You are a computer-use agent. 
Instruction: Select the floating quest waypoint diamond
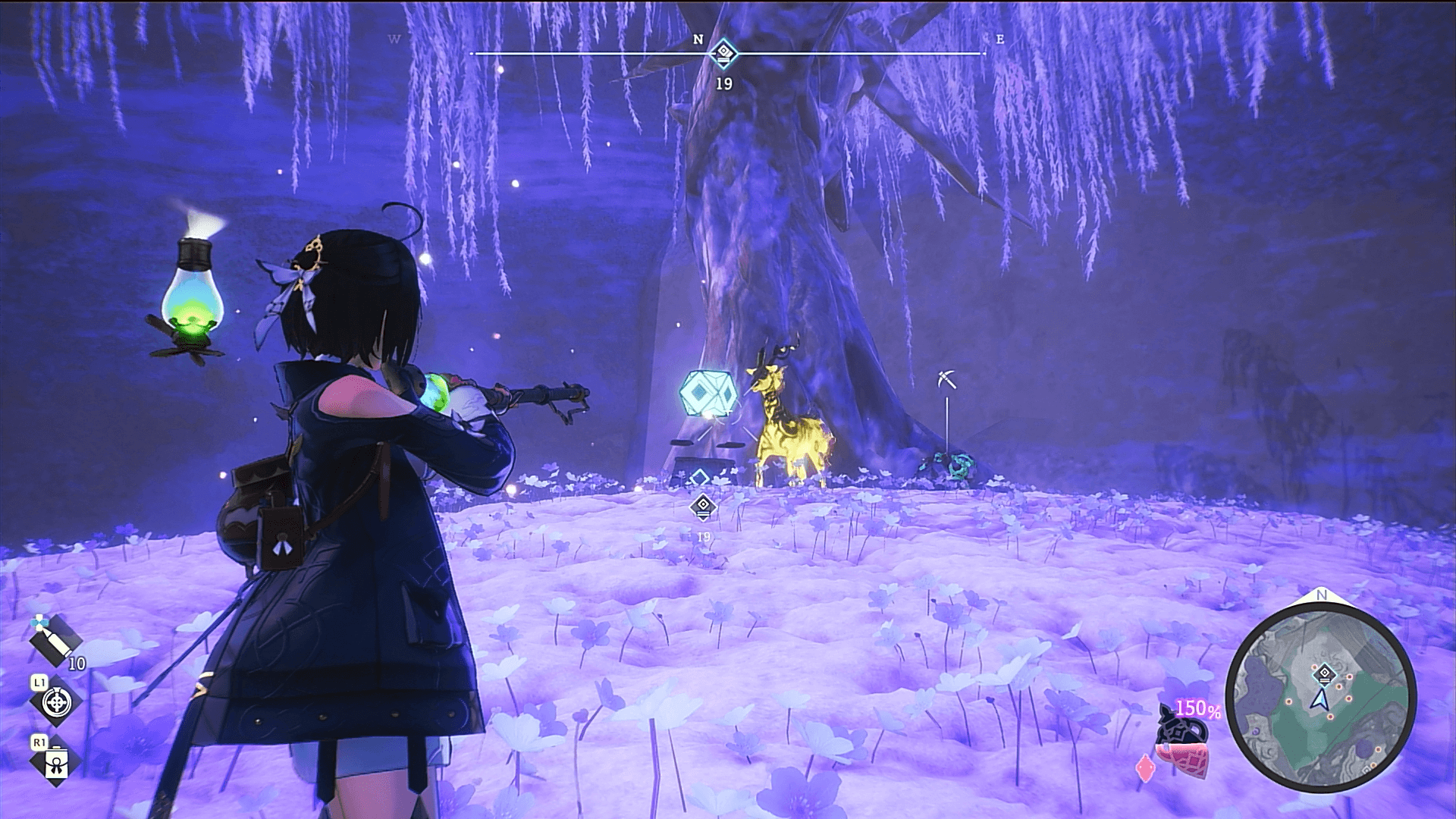(703, 505)
